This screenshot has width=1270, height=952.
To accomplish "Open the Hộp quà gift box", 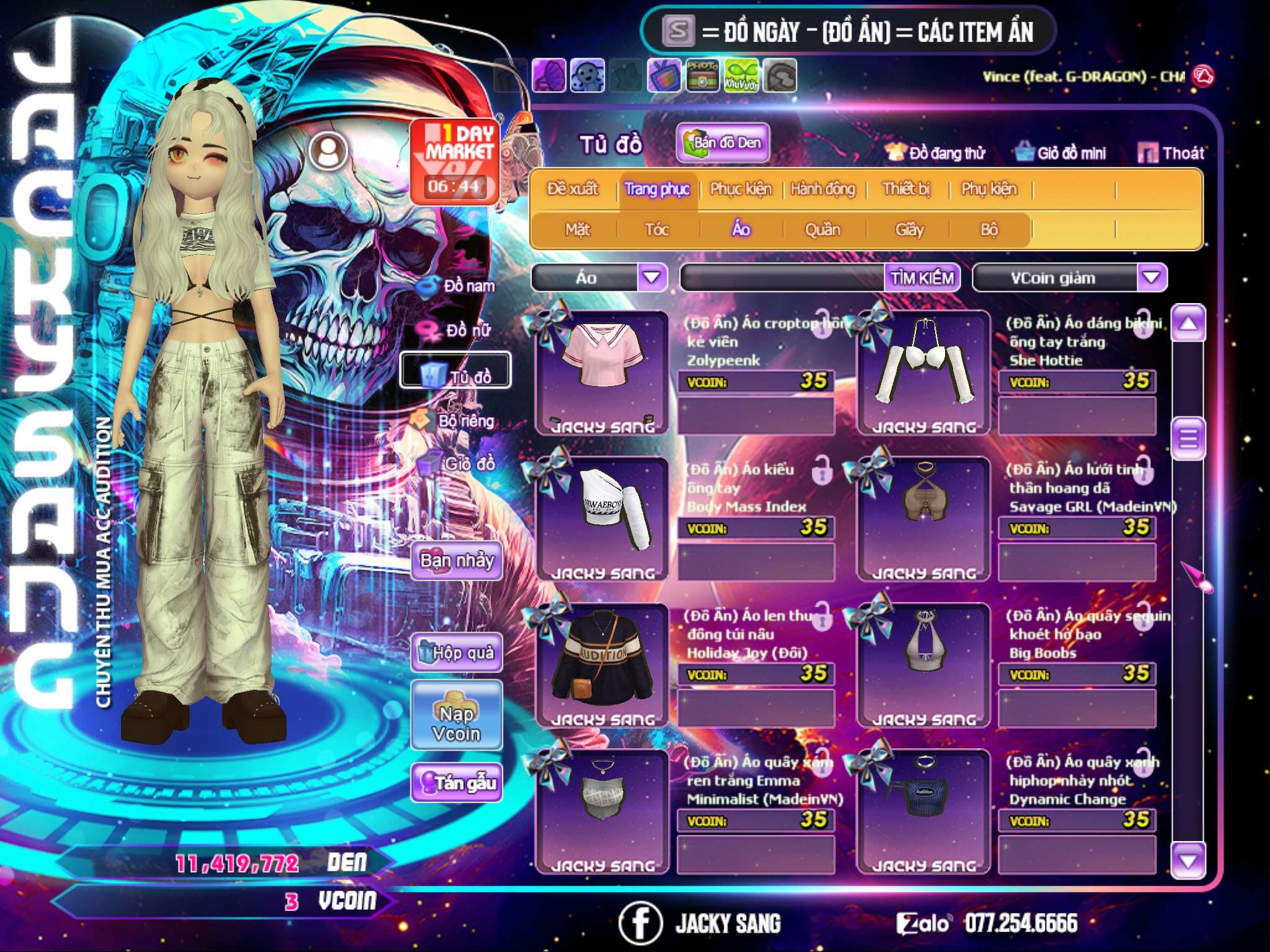I will [456, 653].
